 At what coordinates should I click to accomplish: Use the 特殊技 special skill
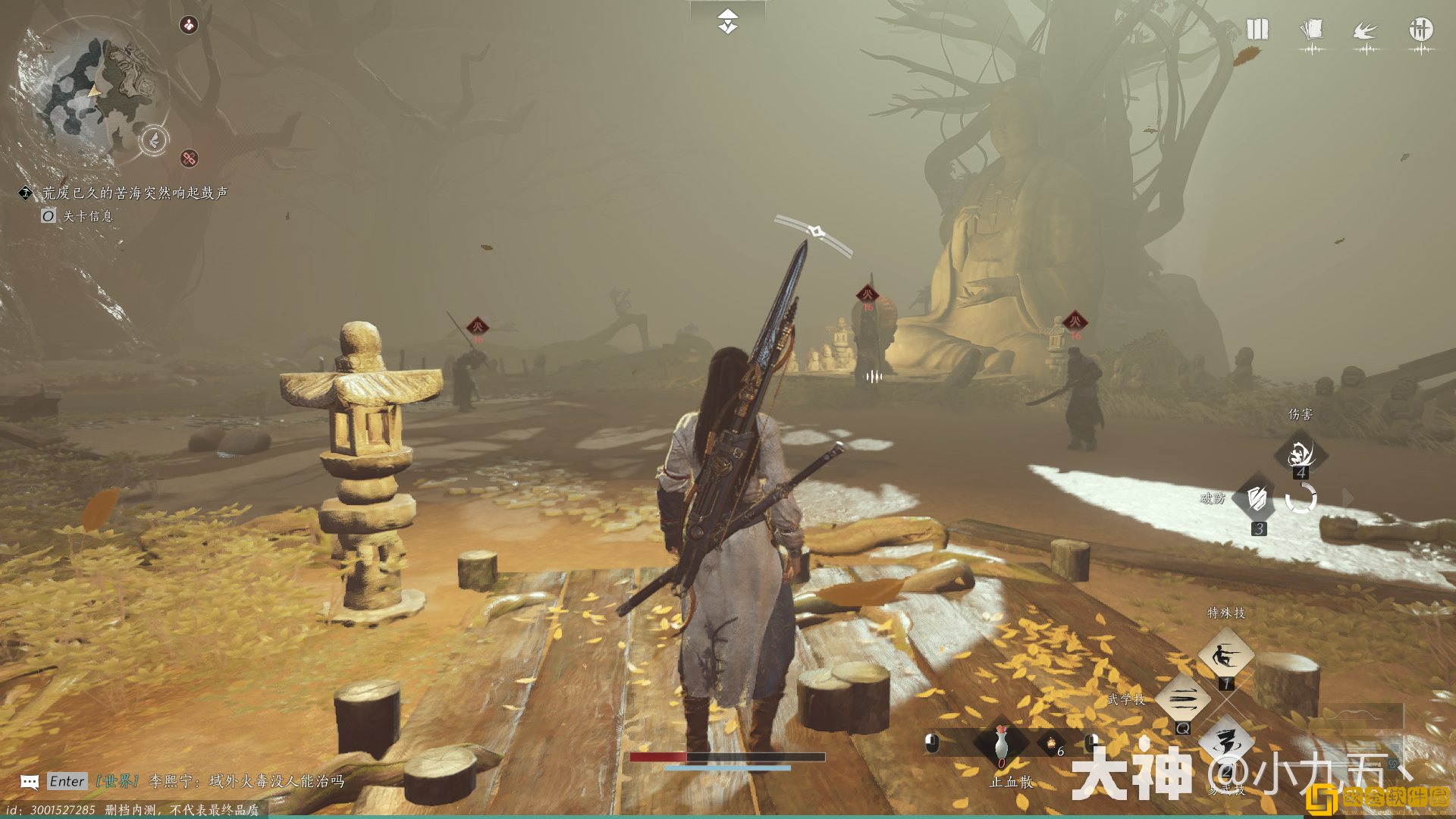(x=1225, y=655)
